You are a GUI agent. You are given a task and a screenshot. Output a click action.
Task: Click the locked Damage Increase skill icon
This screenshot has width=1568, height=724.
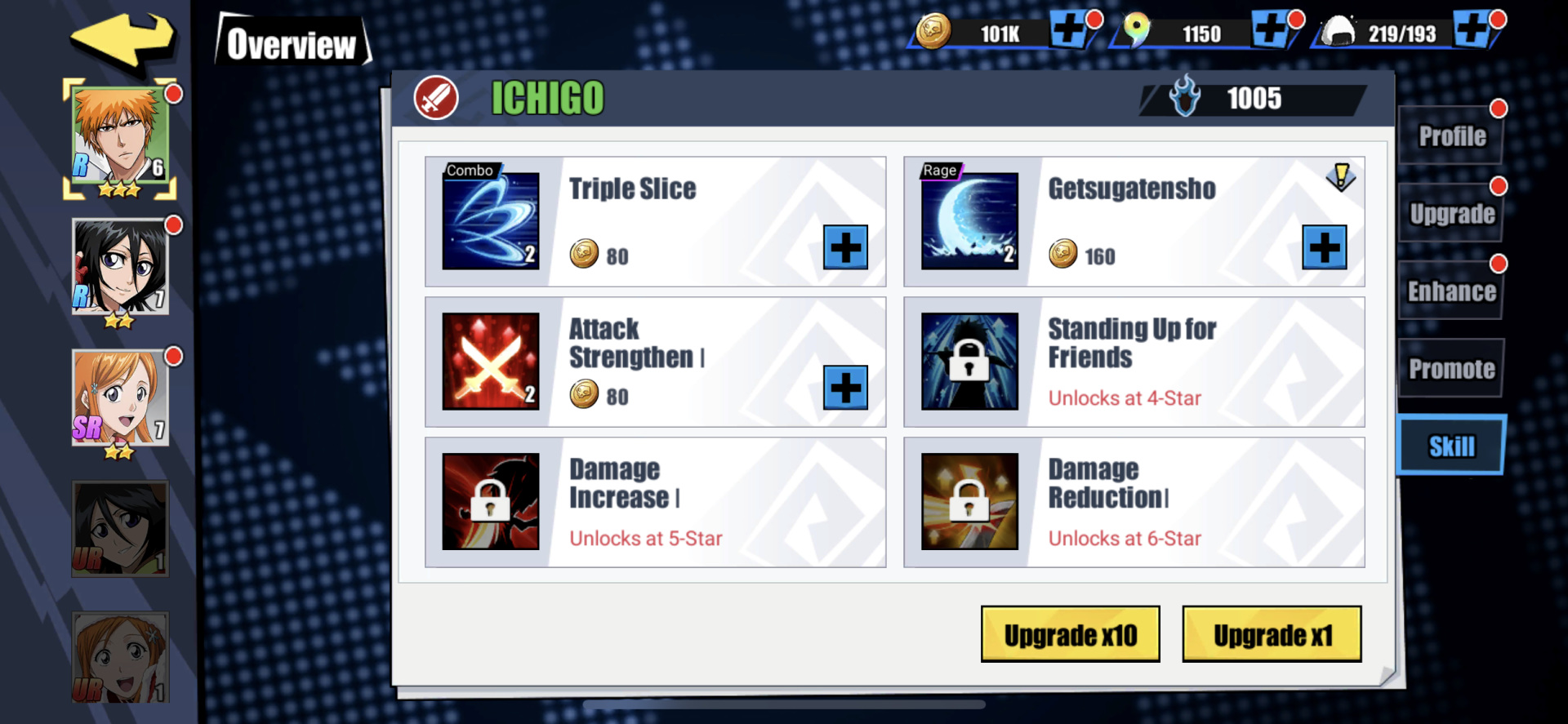click(x=490, y=500)
